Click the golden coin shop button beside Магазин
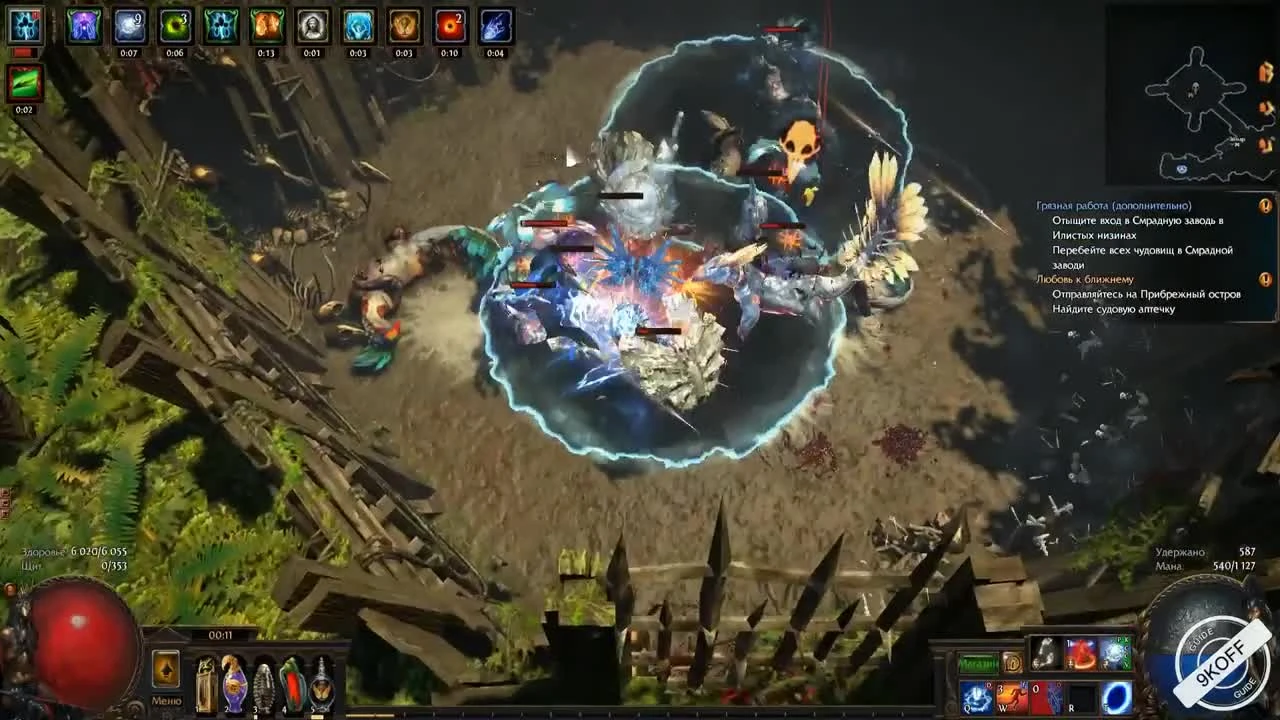Viewport: 1280px width, 720px height. tap(1013, 662)
